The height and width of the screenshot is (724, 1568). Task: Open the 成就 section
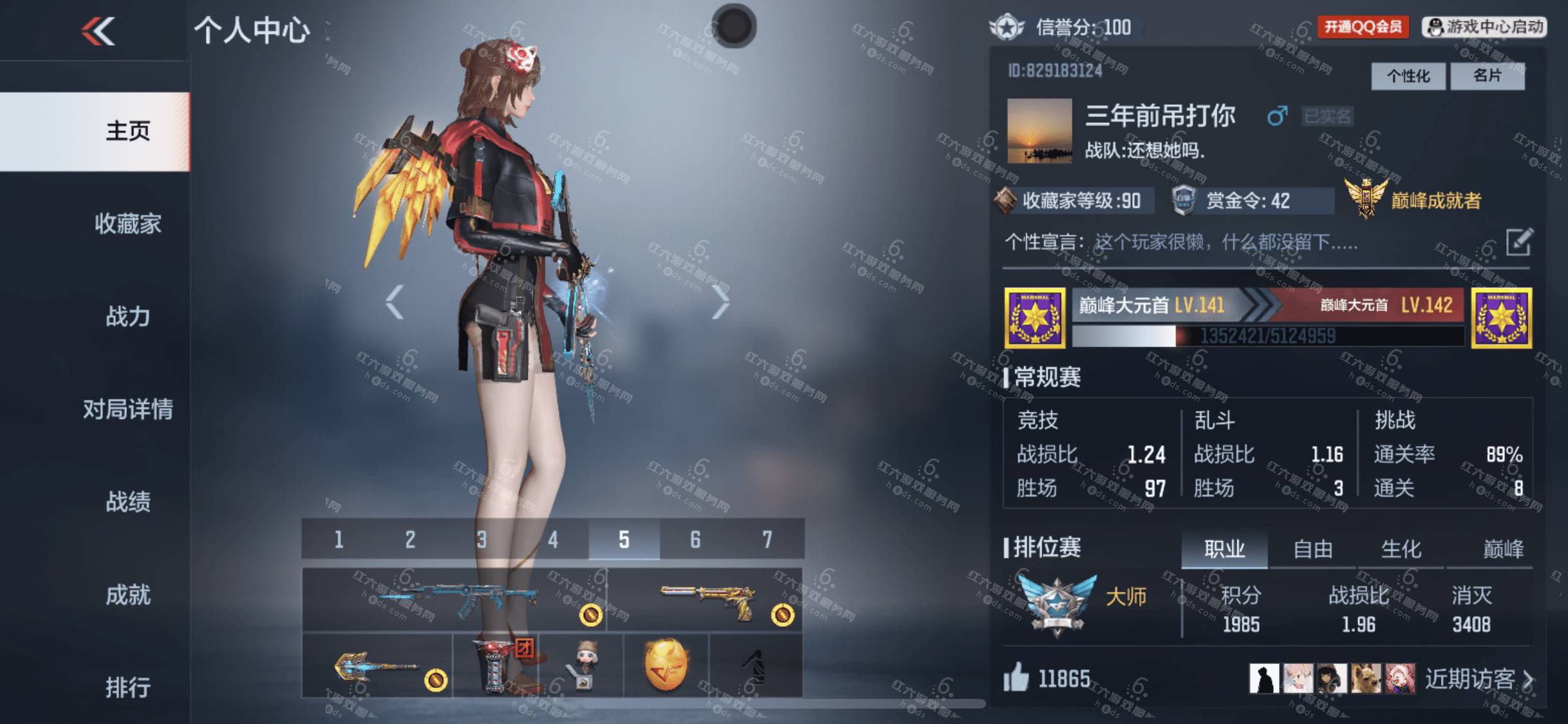click(127, 595)
